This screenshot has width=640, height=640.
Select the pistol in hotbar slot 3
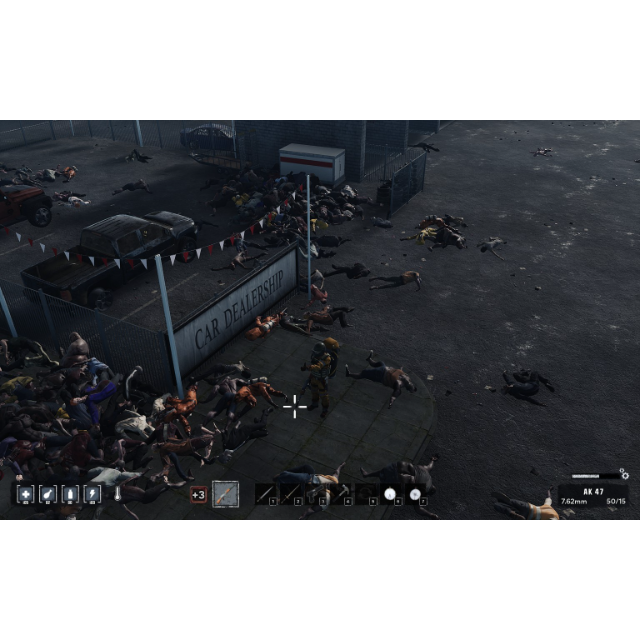[316, 494]
